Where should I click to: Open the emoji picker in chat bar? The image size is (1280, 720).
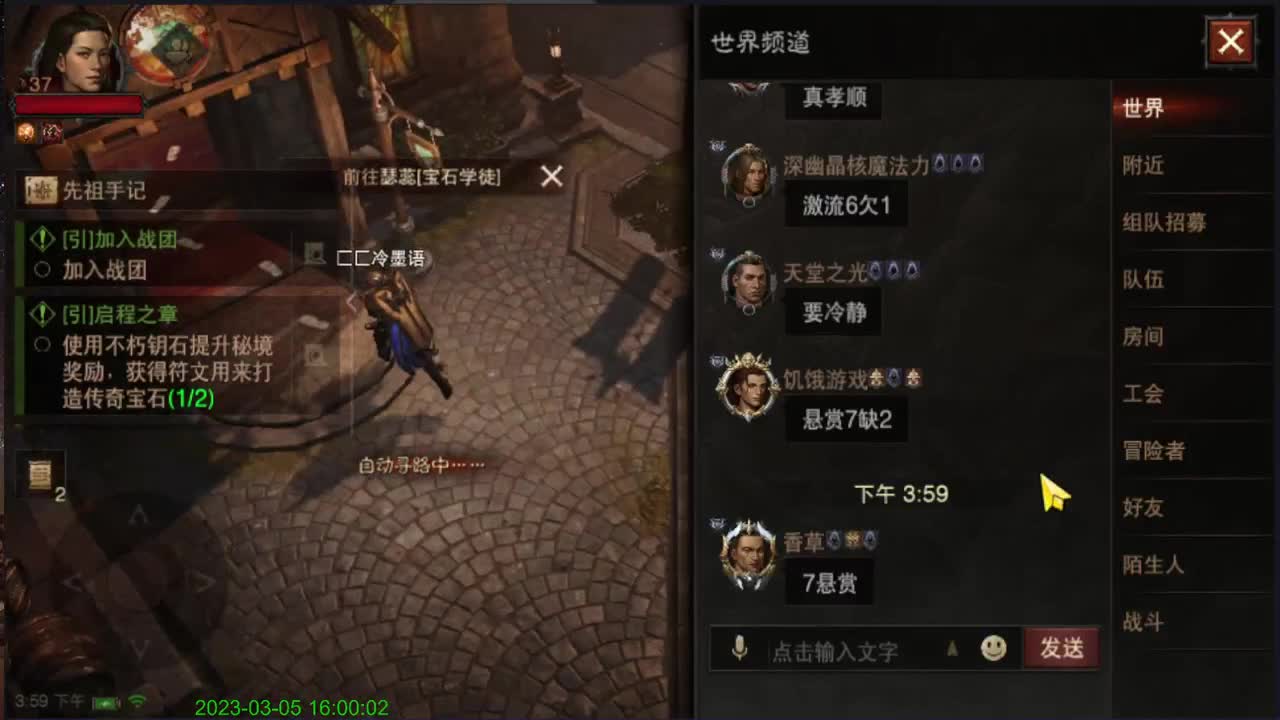994,650
